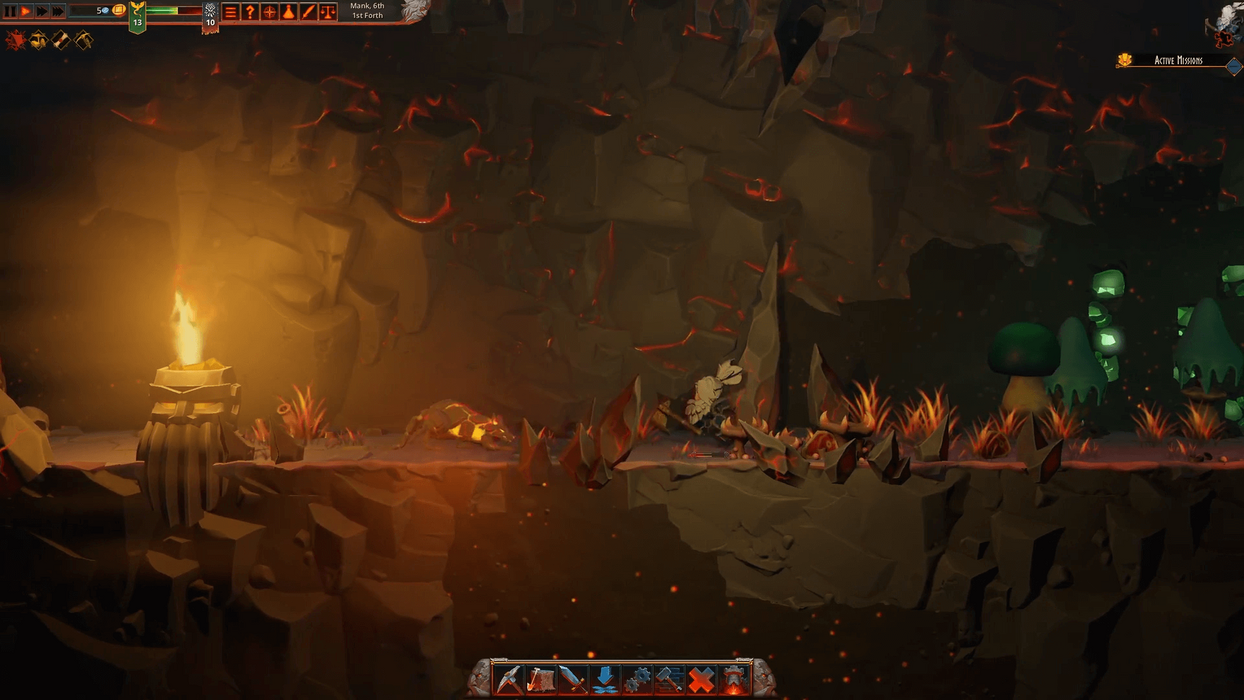
Task: Select the shovel and block tool
Action: (541, 679)
